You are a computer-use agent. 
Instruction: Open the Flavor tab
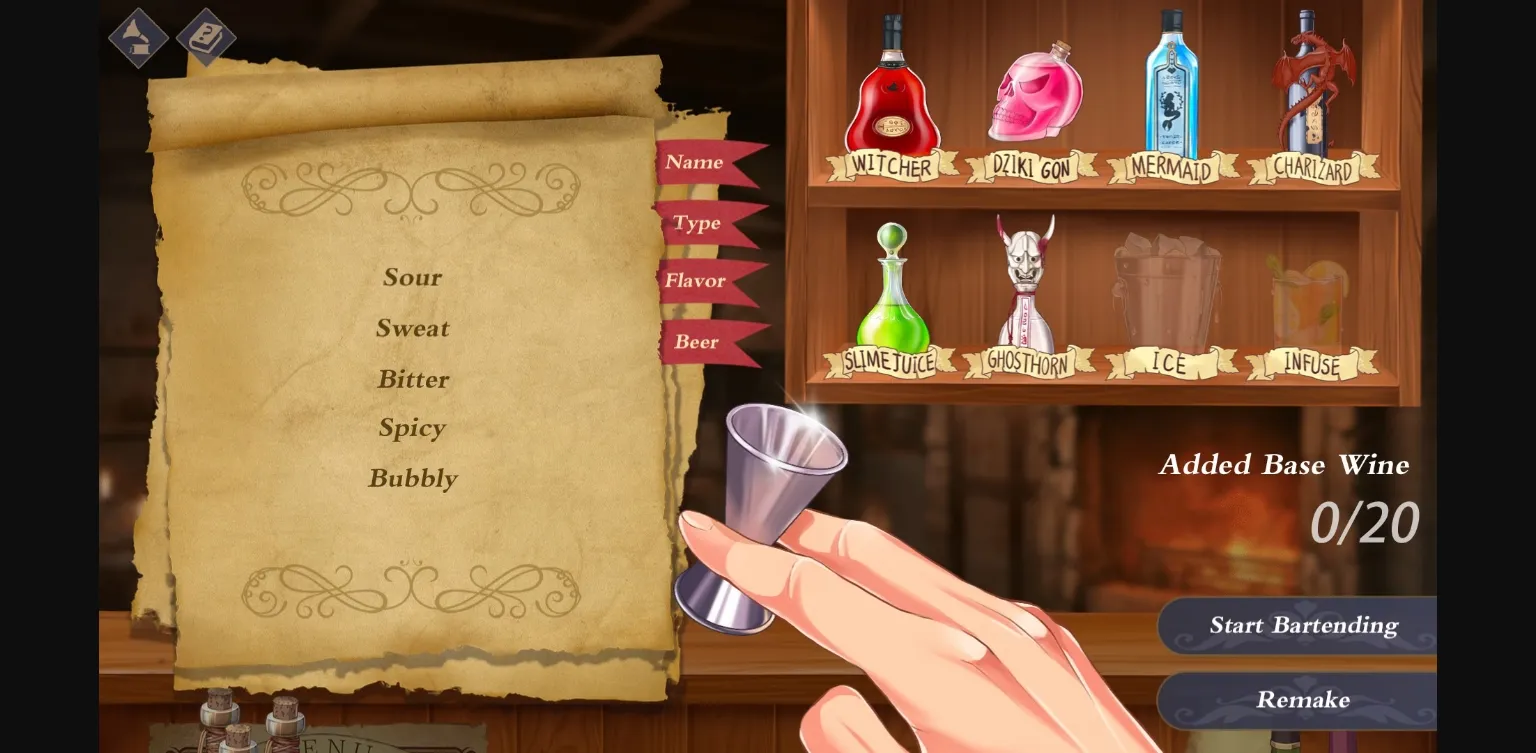point(695,281)
